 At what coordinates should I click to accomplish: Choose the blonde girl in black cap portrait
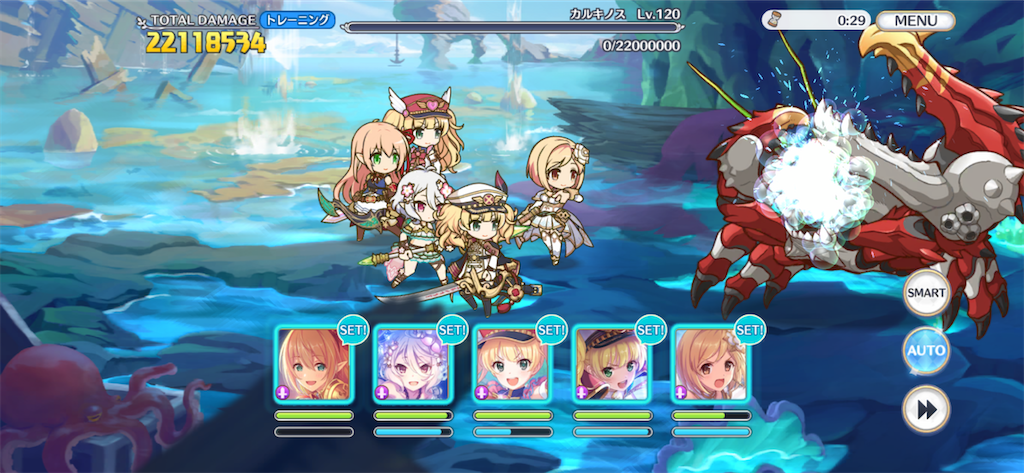pos(611,364)
